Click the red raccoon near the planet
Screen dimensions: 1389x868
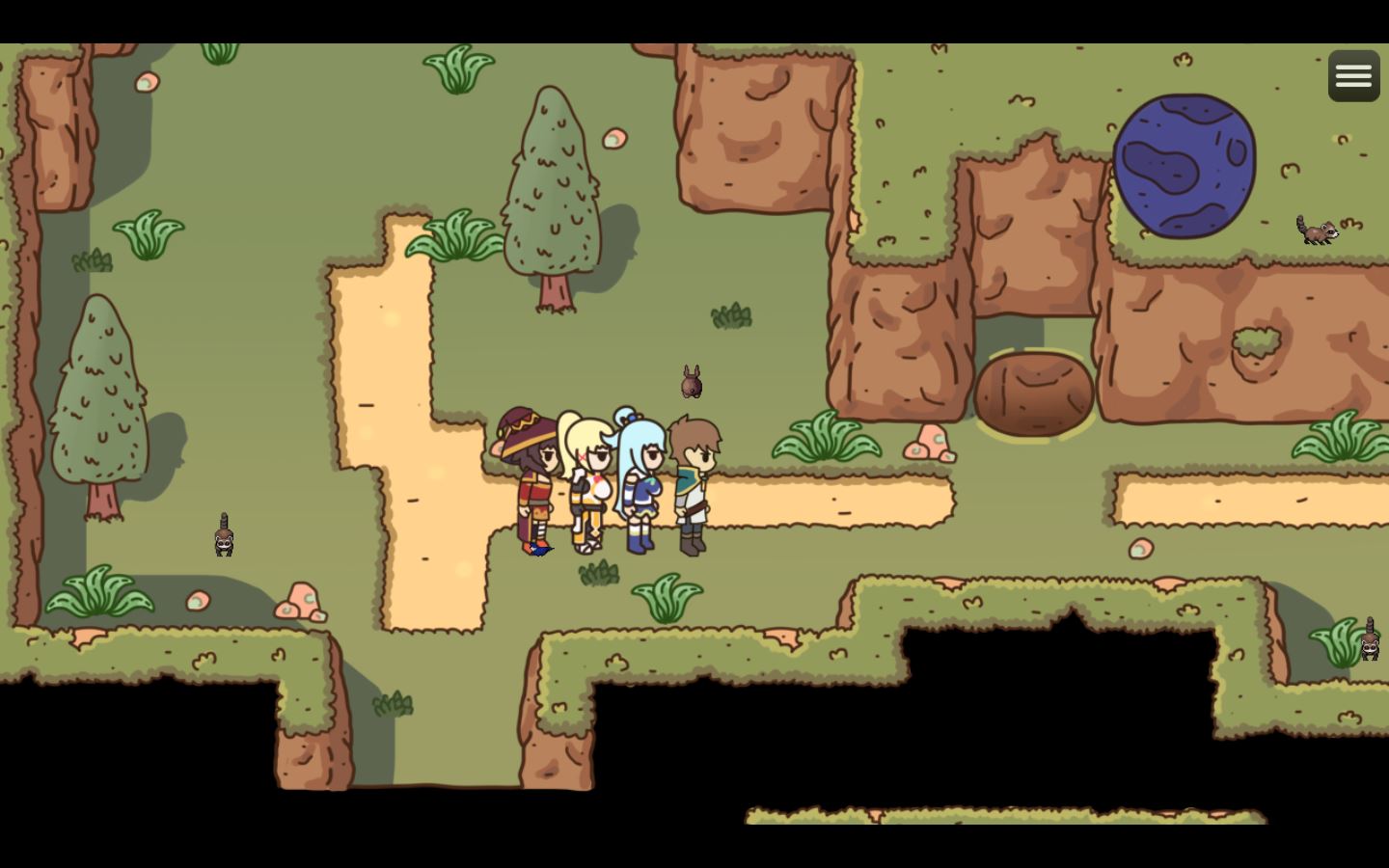[x=1319, y=231]
